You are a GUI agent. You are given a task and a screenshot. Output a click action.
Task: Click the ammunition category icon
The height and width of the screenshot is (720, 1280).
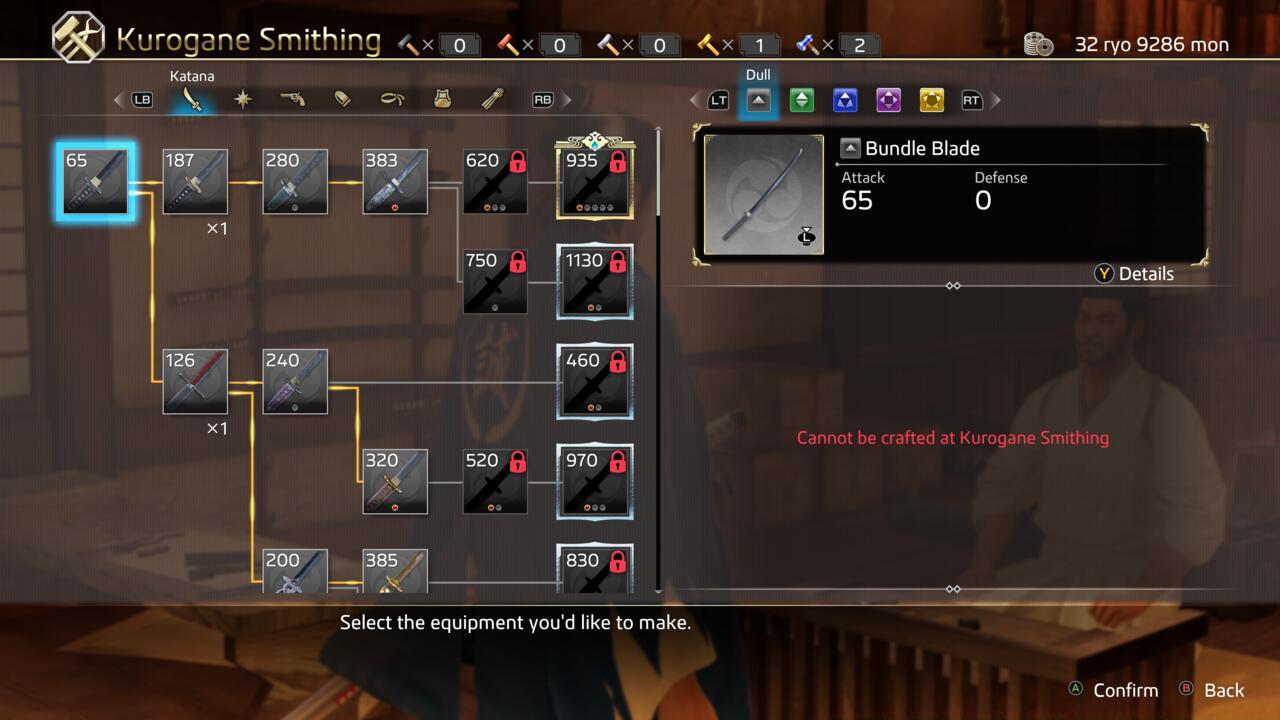(x=343, y=99)
